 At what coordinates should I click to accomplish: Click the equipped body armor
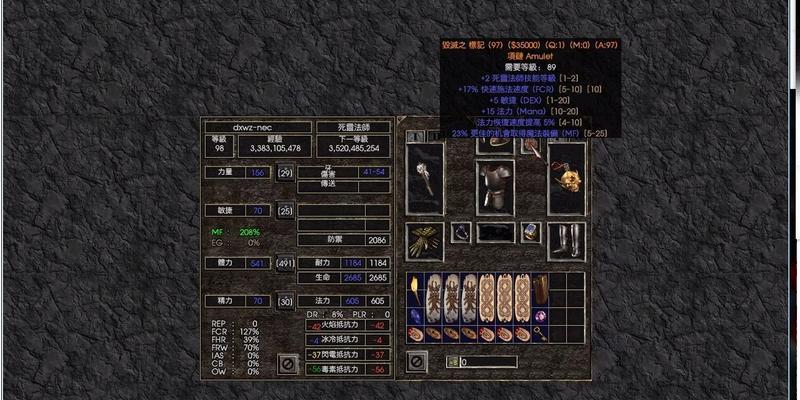(494, 183)
